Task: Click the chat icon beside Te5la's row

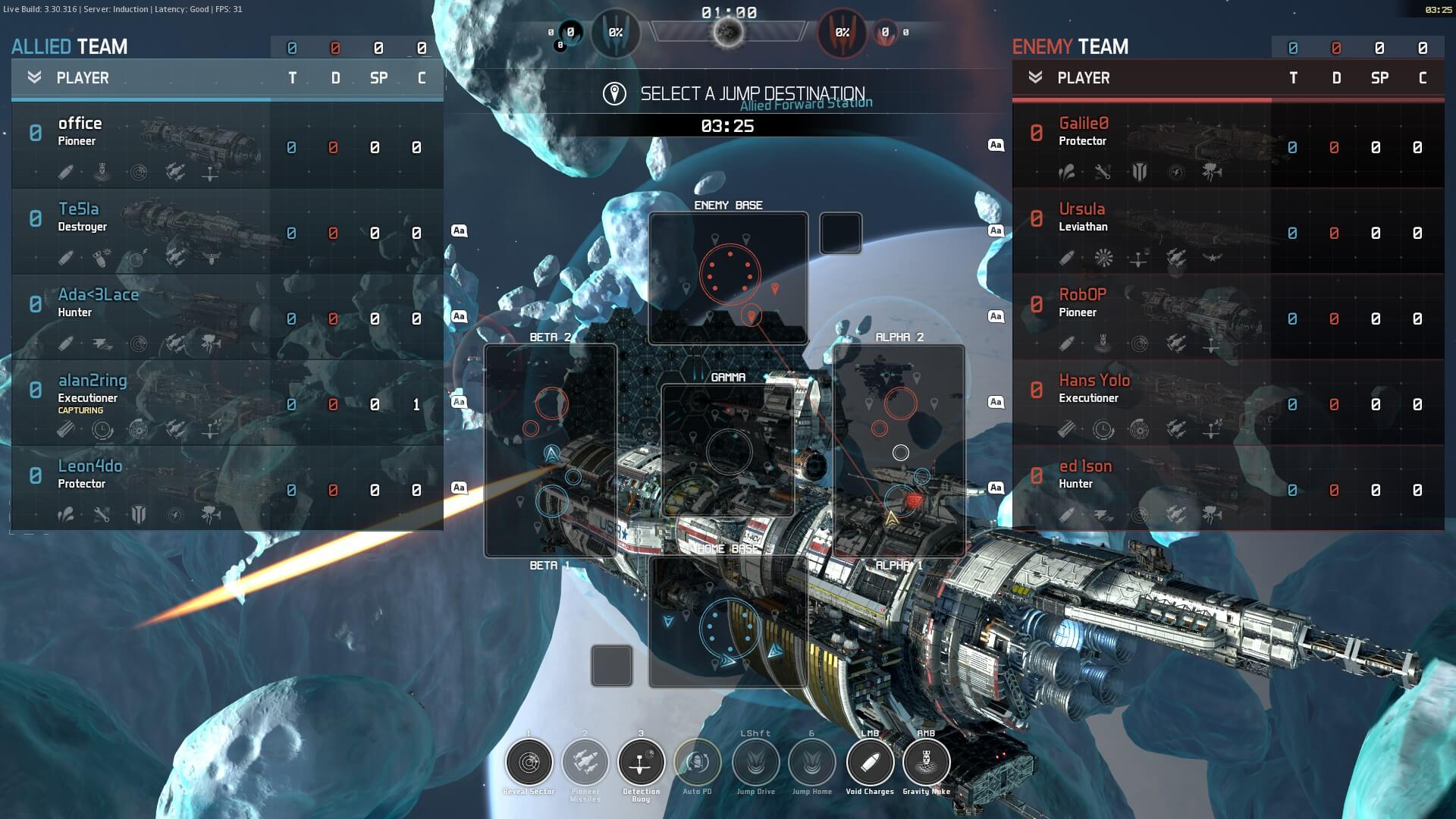Action: pyautogui.click(x=459, y=231)
